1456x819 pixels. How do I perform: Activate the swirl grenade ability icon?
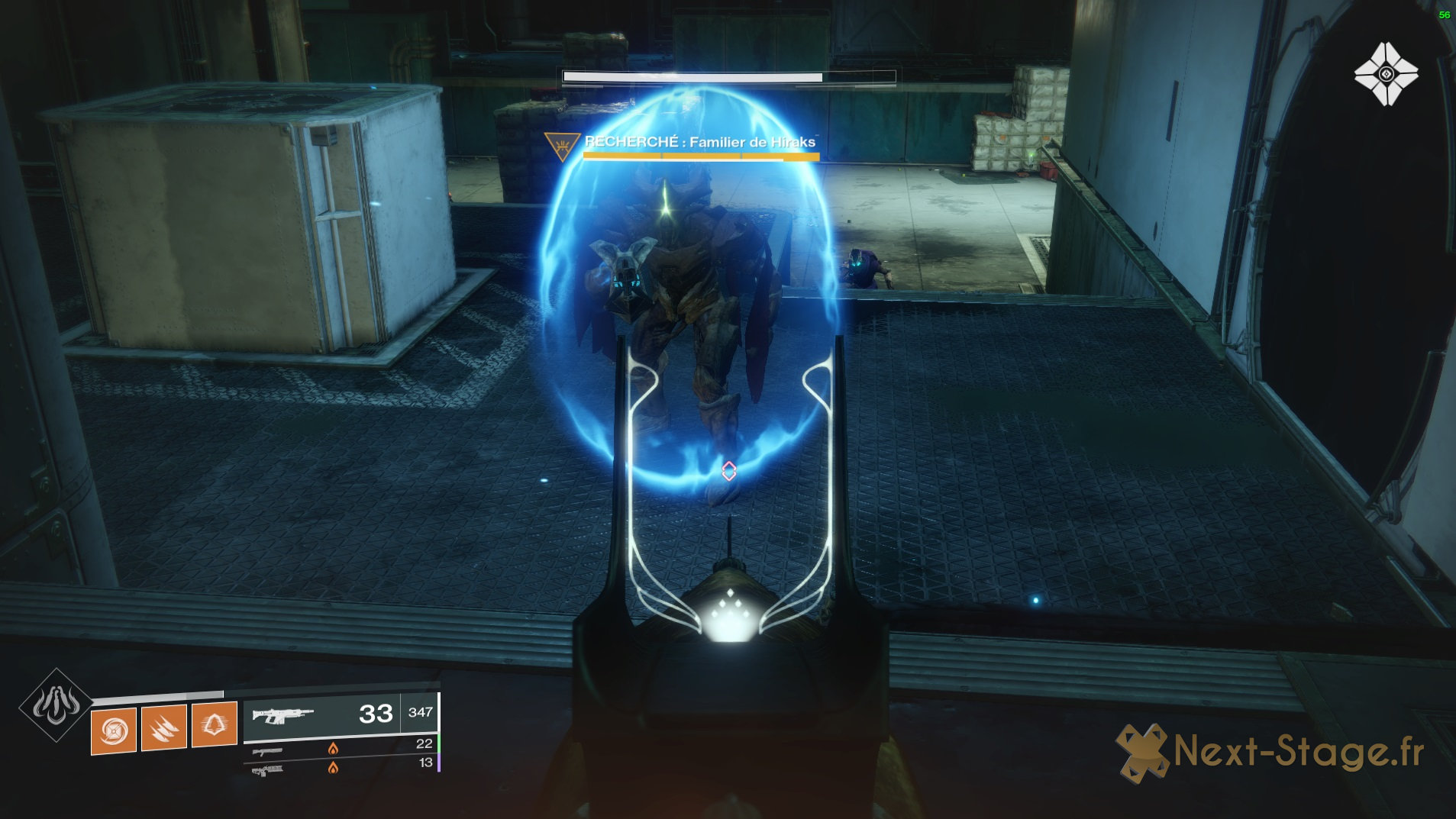(x=114, y=730)
